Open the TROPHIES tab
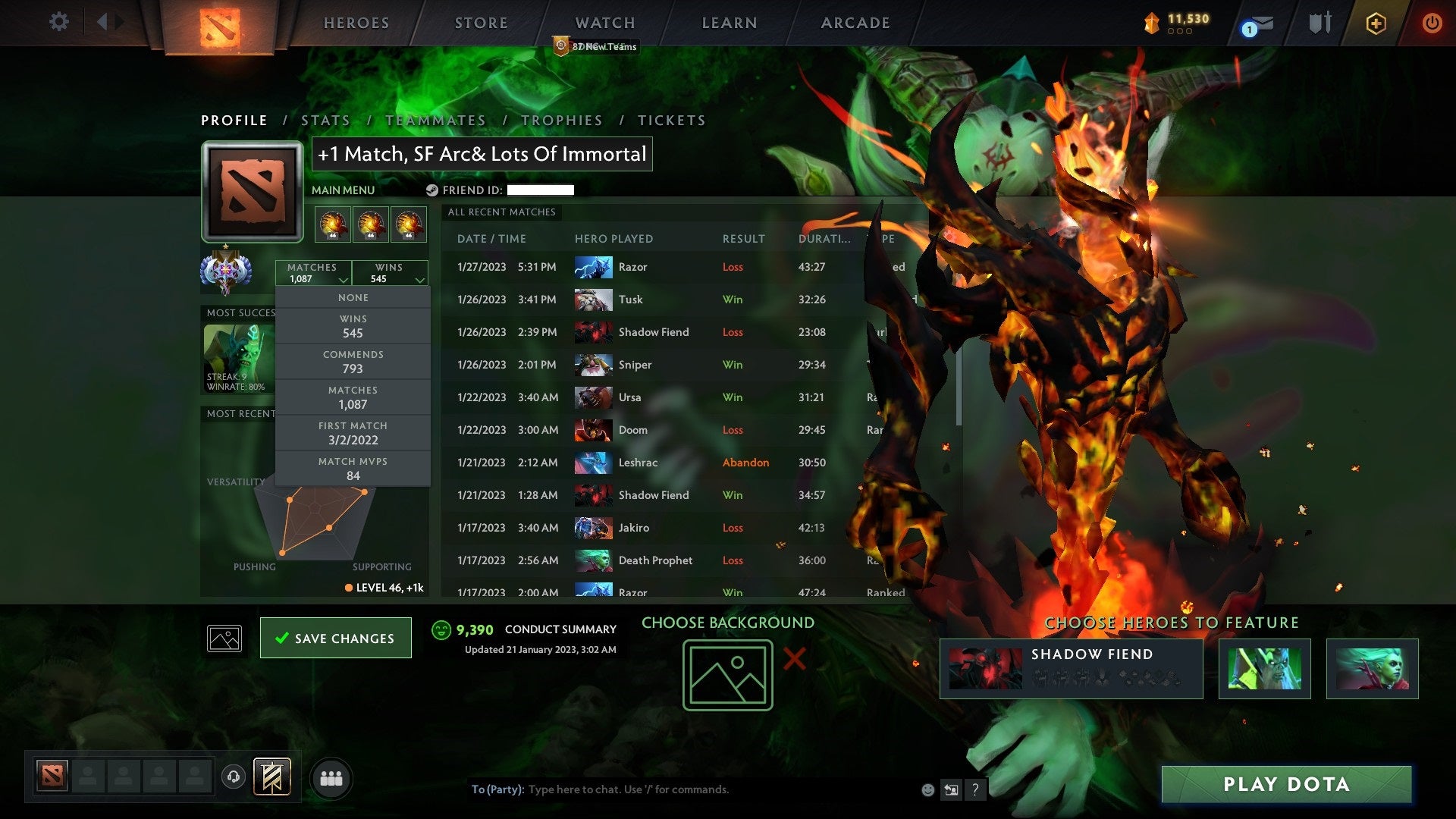The image size is (1456, 819). 563,120
